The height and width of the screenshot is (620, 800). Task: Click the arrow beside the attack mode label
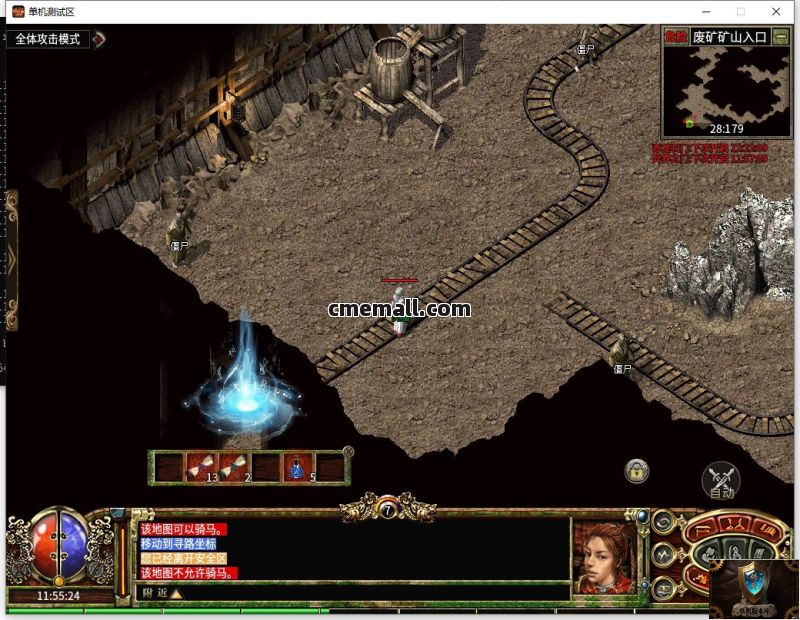99,39
